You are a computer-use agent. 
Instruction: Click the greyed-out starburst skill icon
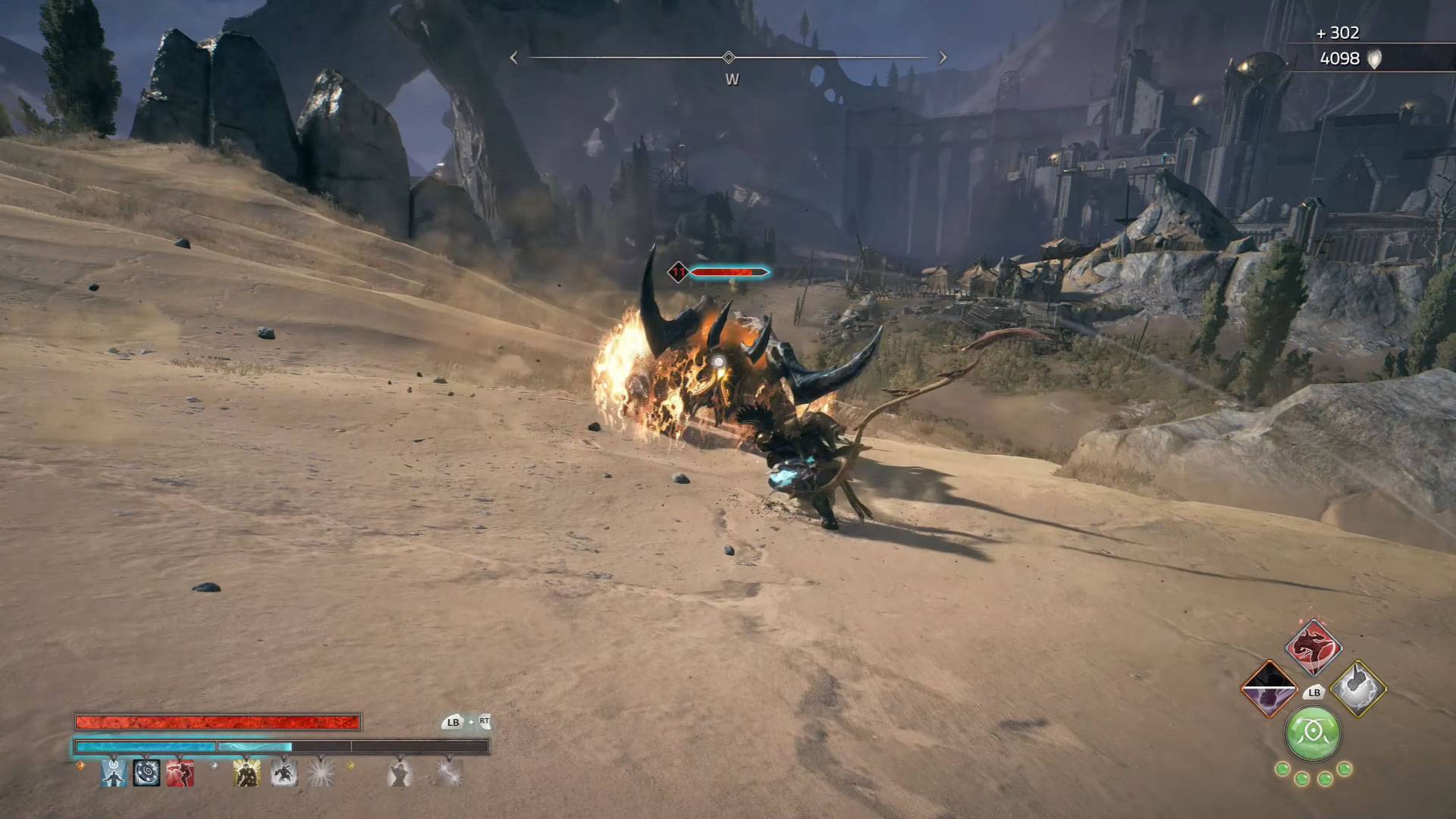coord(321,773)
